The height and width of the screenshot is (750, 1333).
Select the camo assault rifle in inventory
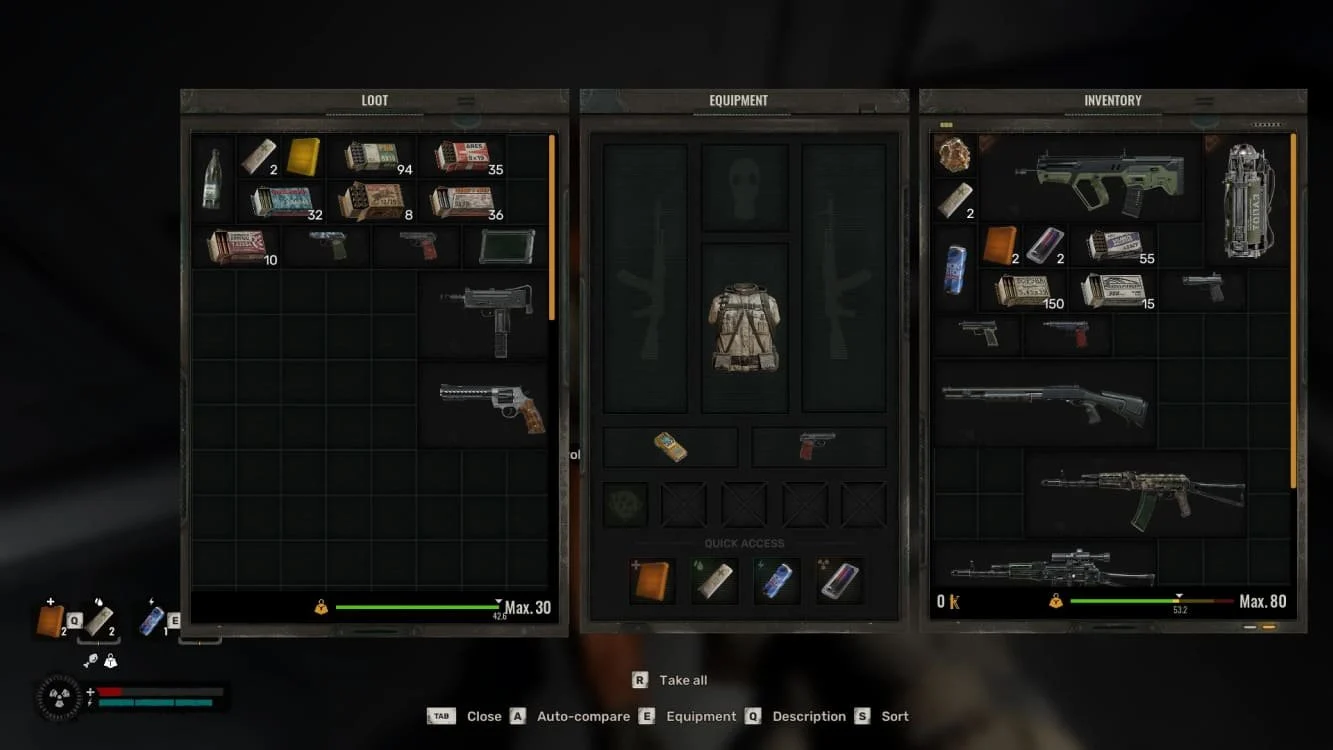click(x=1142, y=492)
